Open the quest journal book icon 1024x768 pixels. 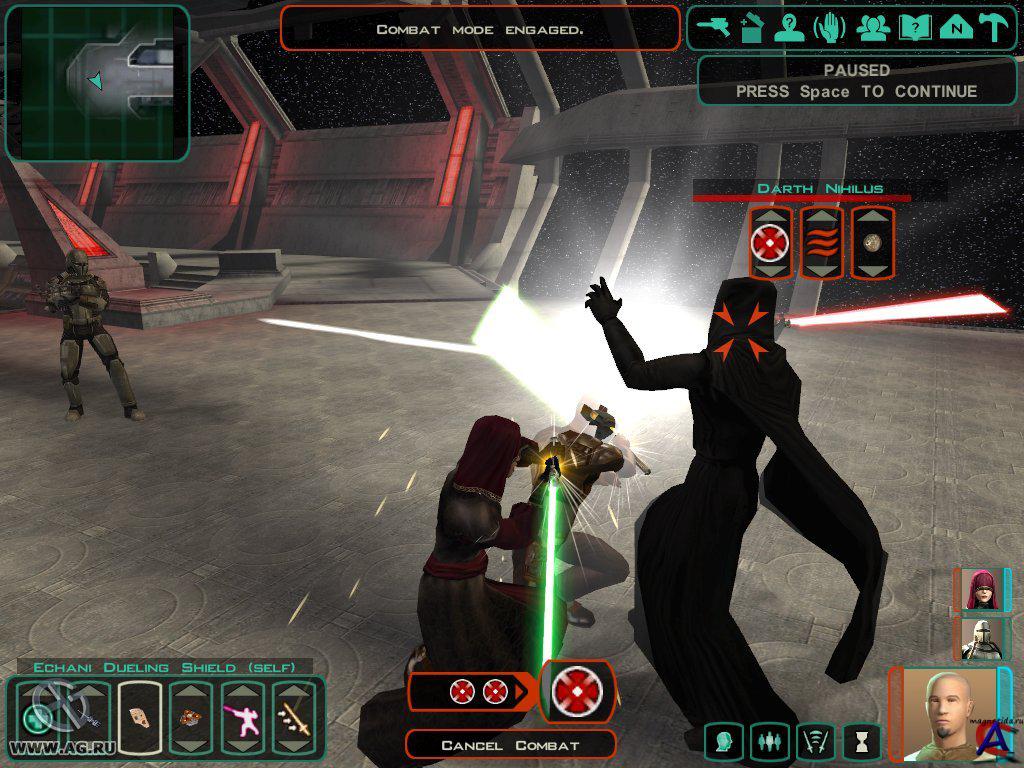coord(915,28)
